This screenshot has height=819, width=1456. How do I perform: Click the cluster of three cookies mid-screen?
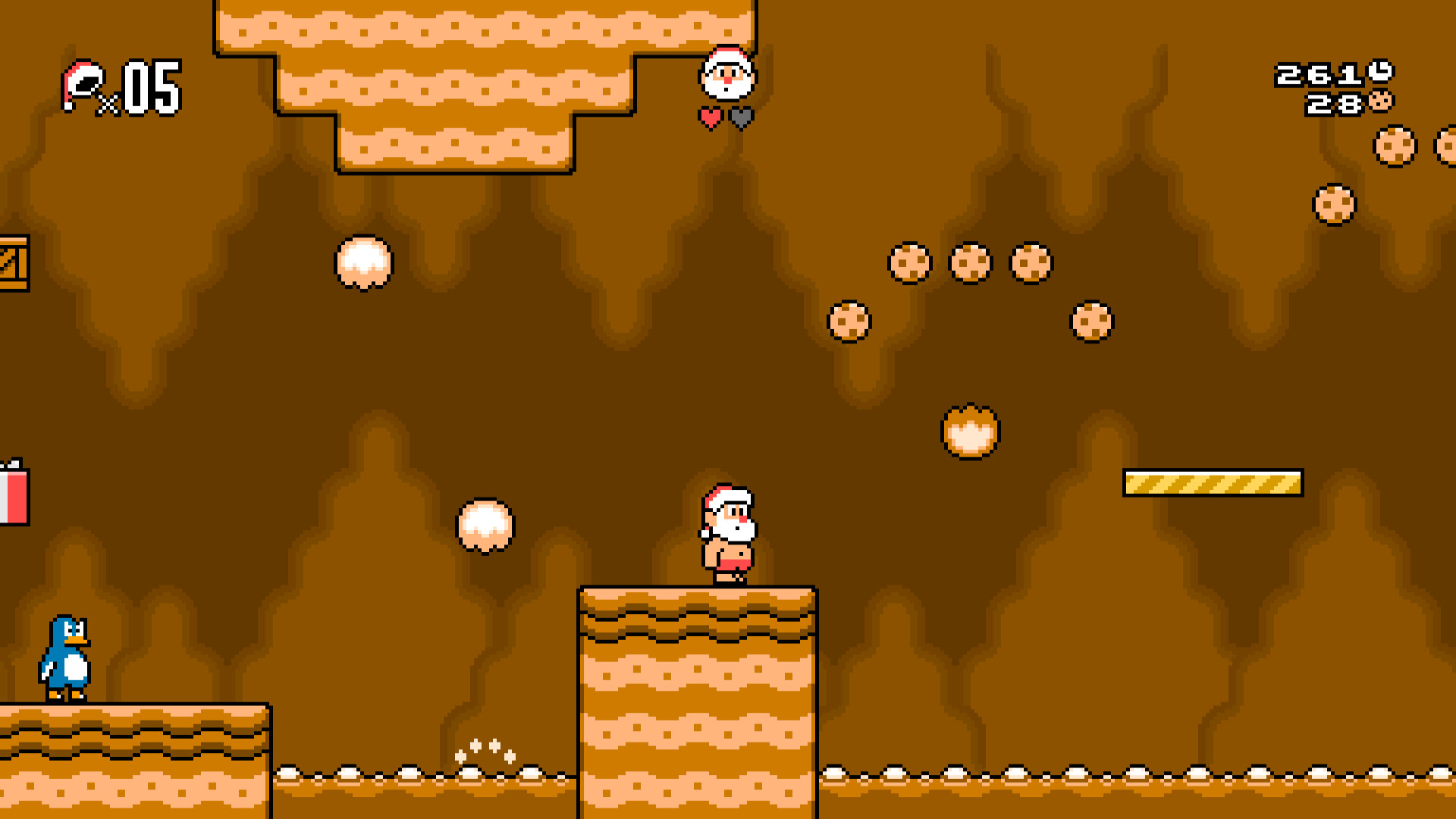(x=969, y=262)
